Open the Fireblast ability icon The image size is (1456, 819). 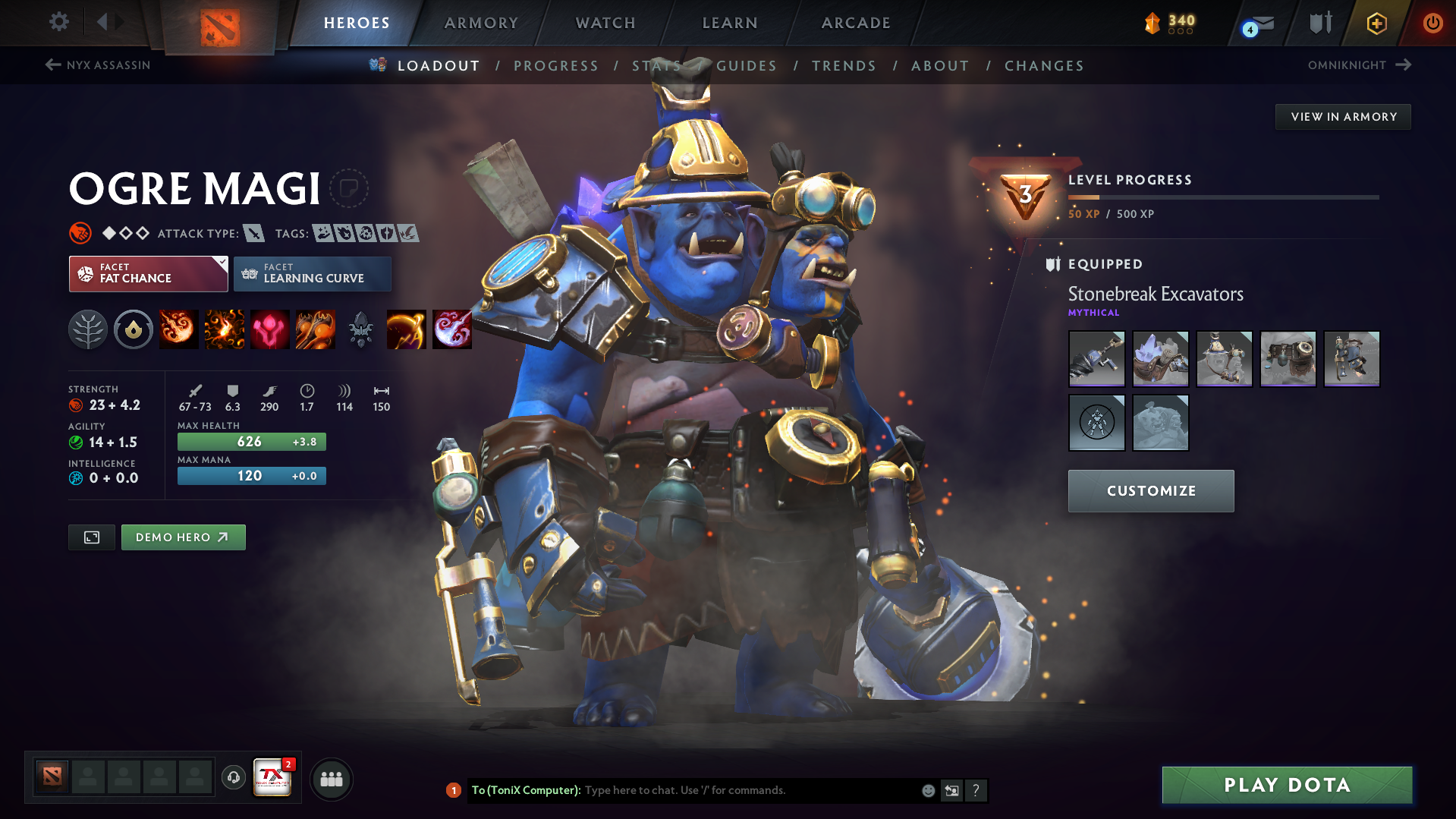[x=178, y=329]
